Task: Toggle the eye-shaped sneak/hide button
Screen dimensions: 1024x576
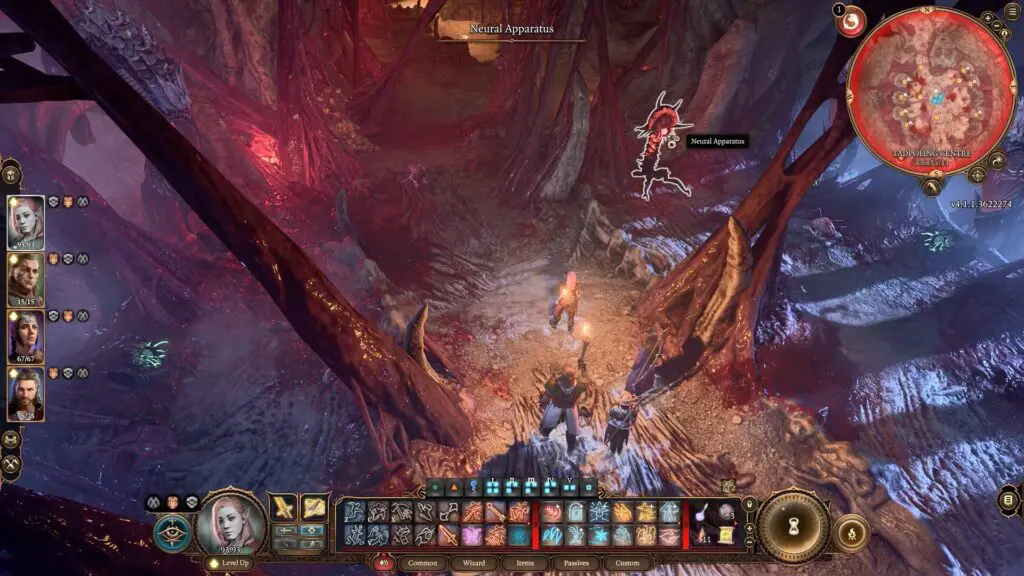Action: 171,531
